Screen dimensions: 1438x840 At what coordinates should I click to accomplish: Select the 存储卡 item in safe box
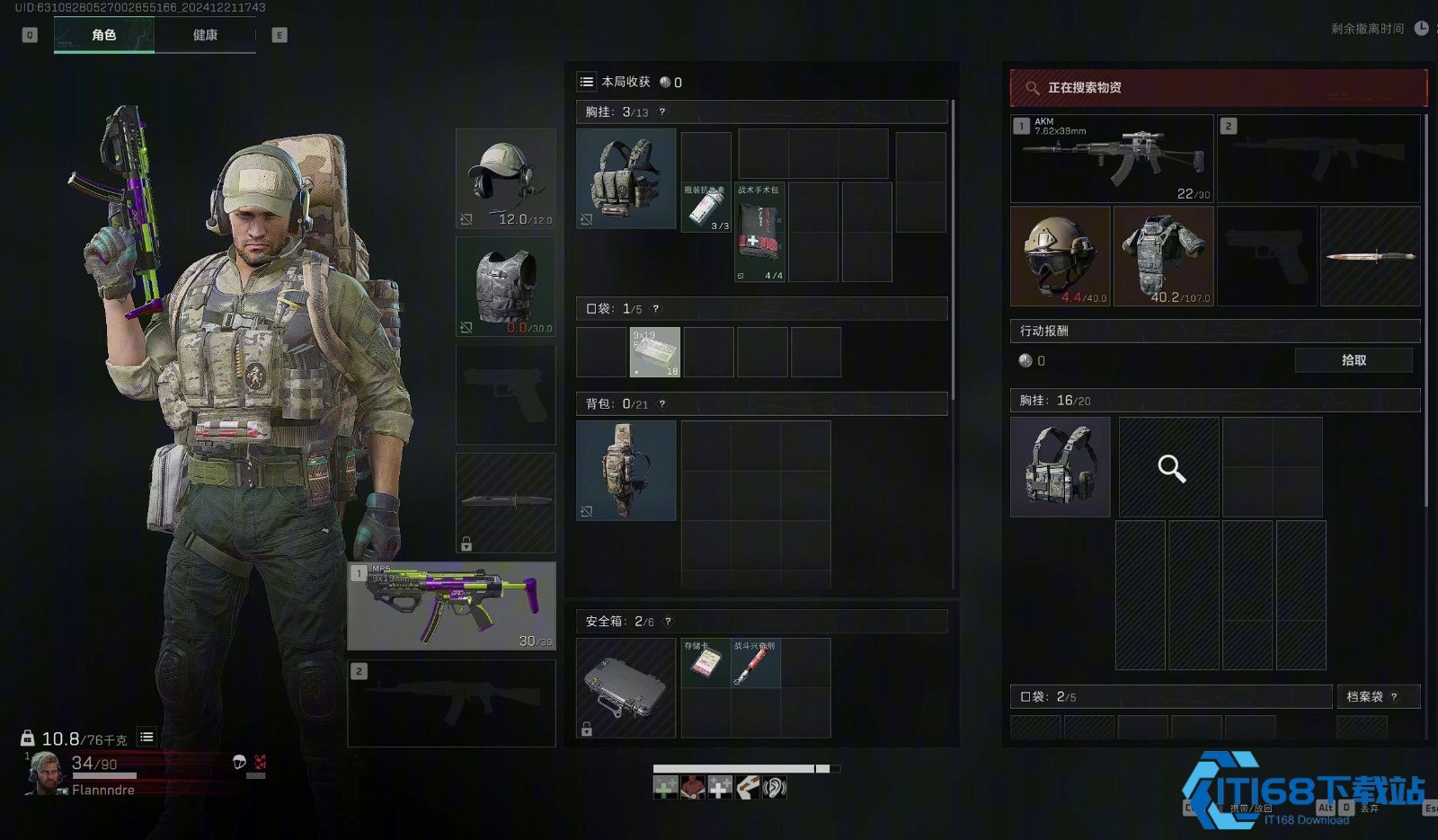click(706, 663)
